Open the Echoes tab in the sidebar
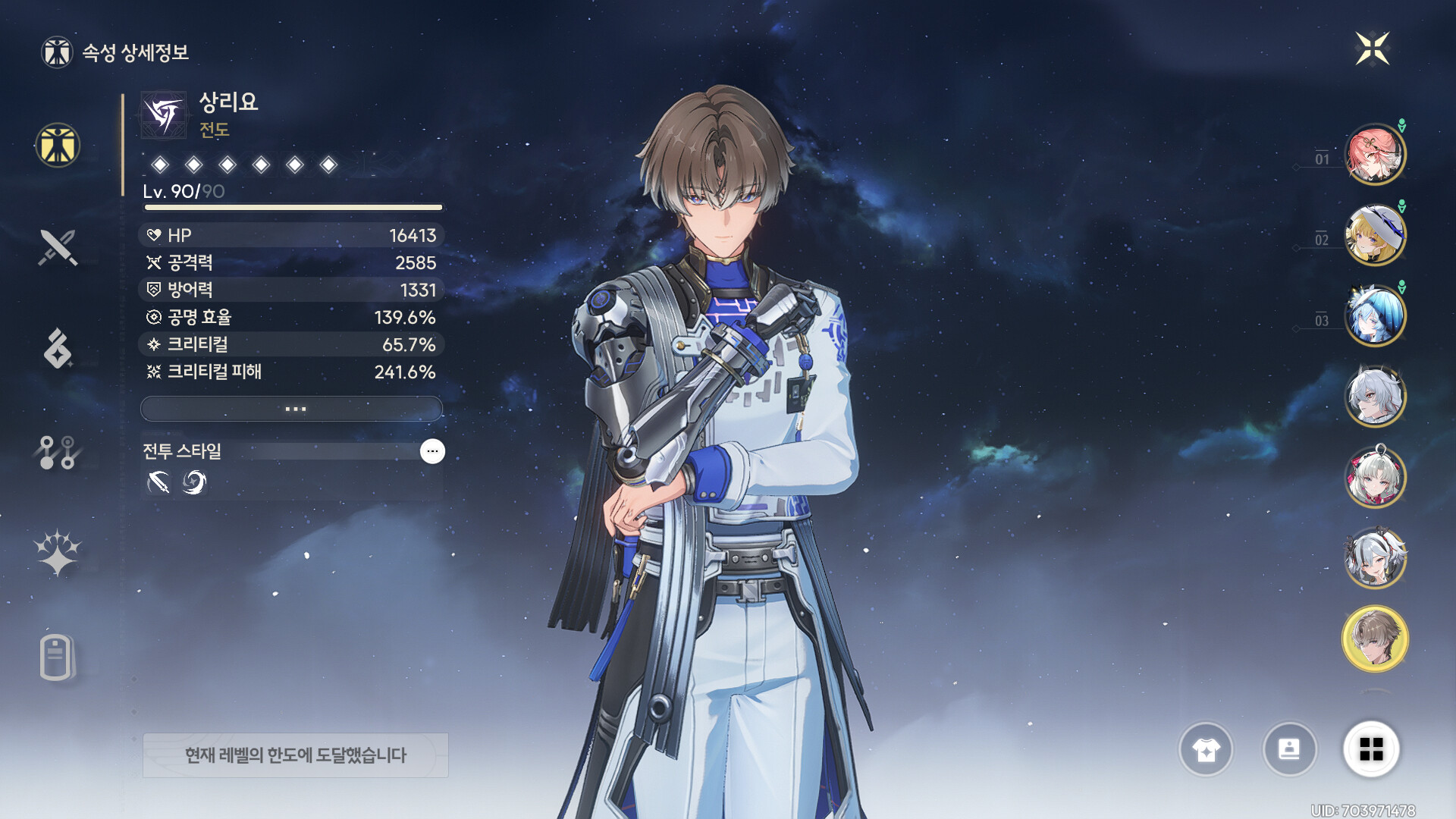The height and width of the screenshot is (819, 1456). coord(58,349)
